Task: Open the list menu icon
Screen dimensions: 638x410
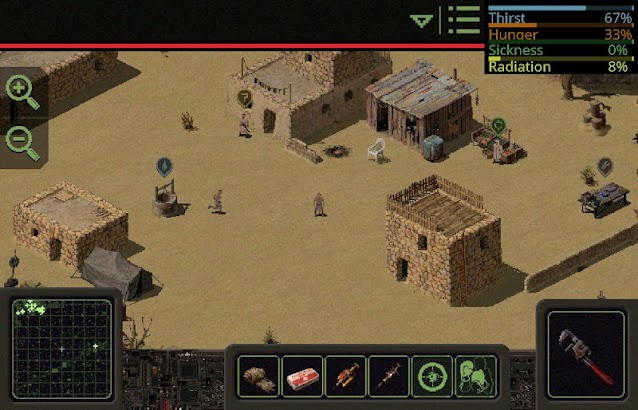Action: pos(464,19)
